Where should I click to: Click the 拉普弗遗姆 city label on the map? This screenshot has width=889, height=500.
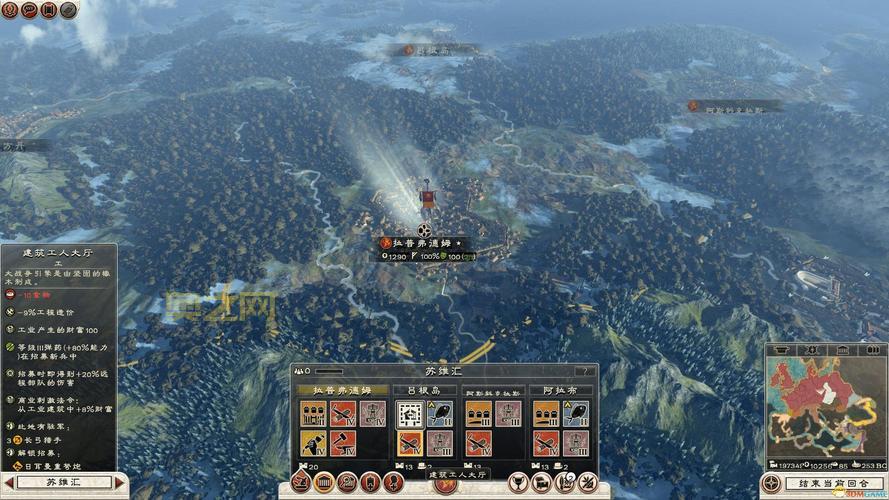[x=420, y=243]
